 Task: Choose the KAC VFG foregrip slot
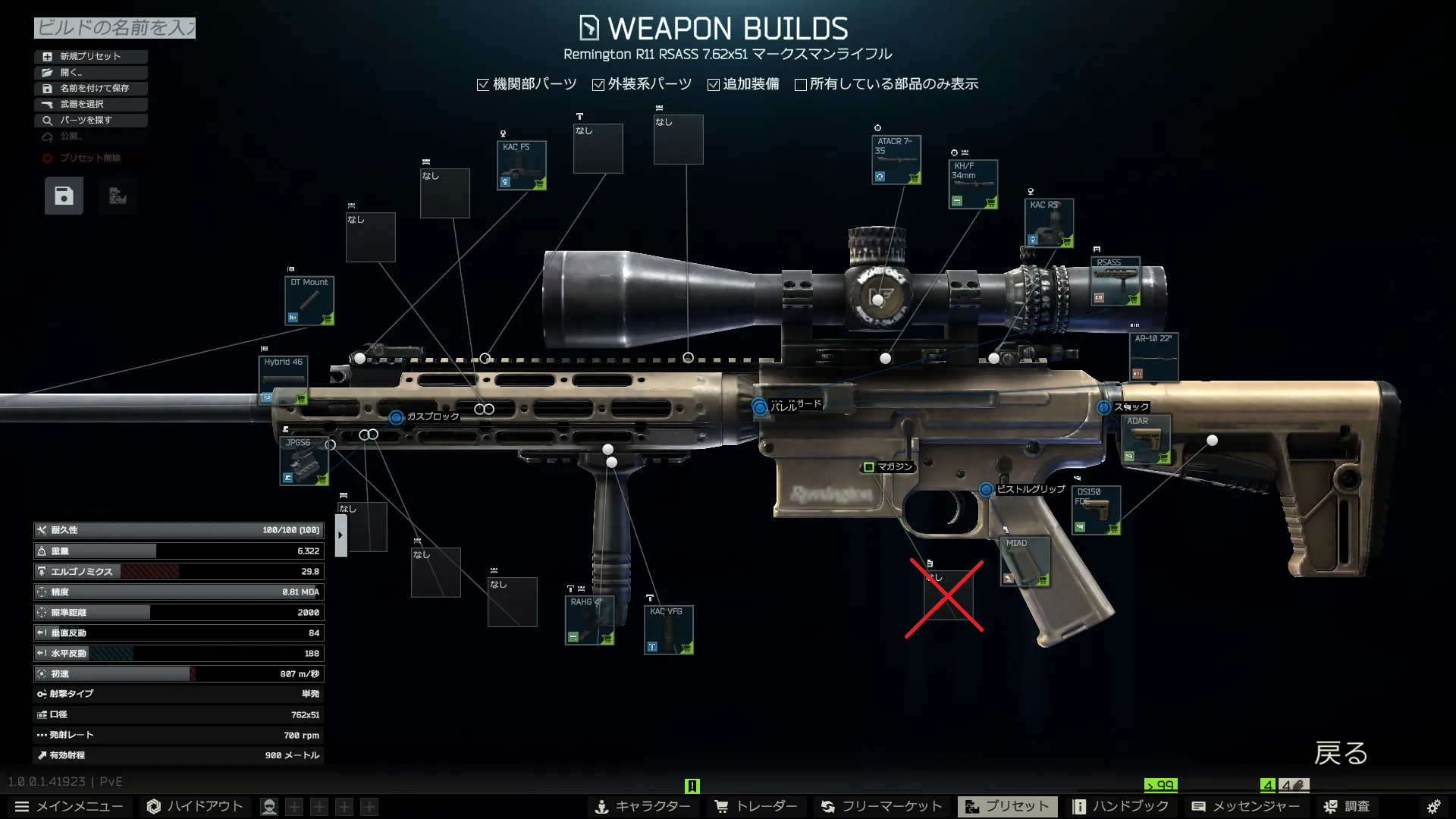668,629
